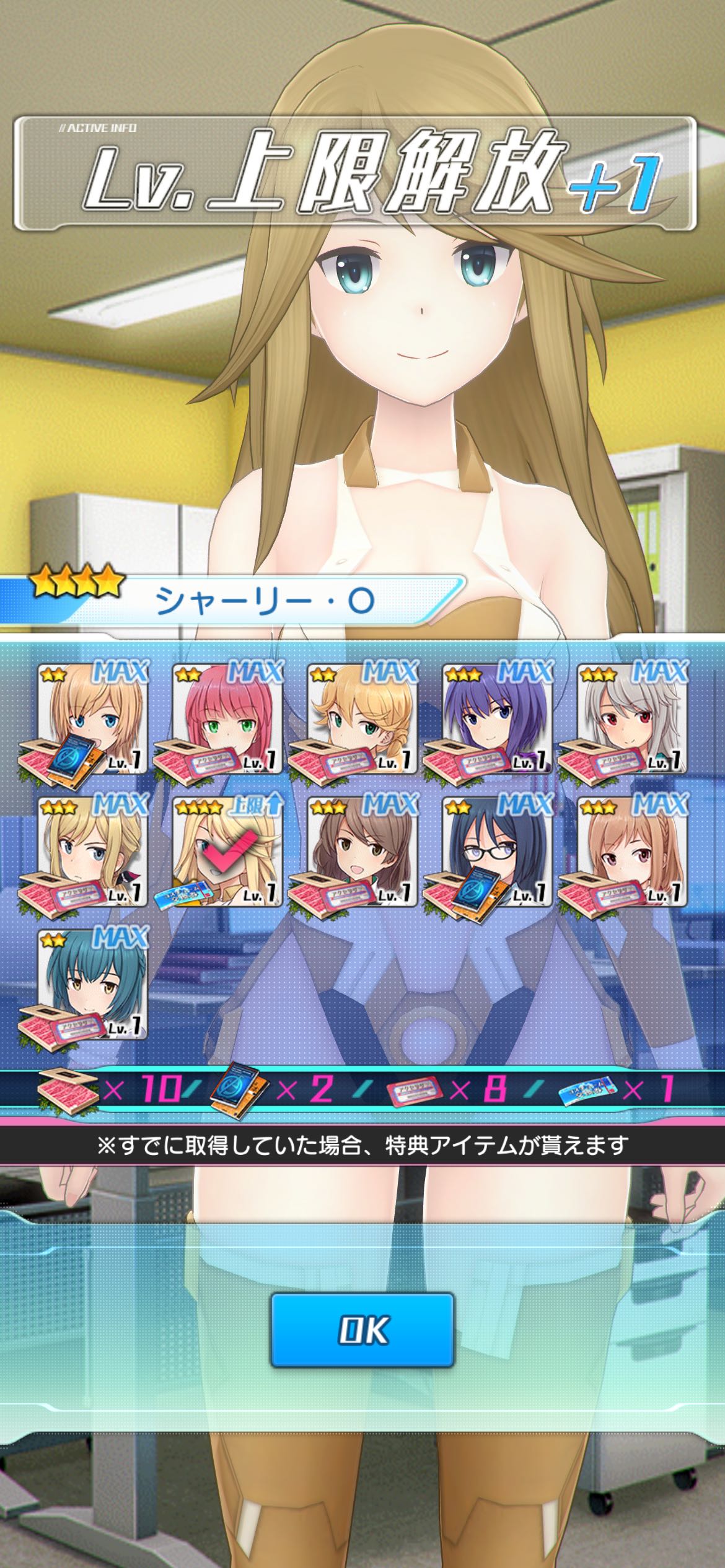Confirm results with the OK button
Screen dimensions: 725x1568
(x=362, y=1329)
